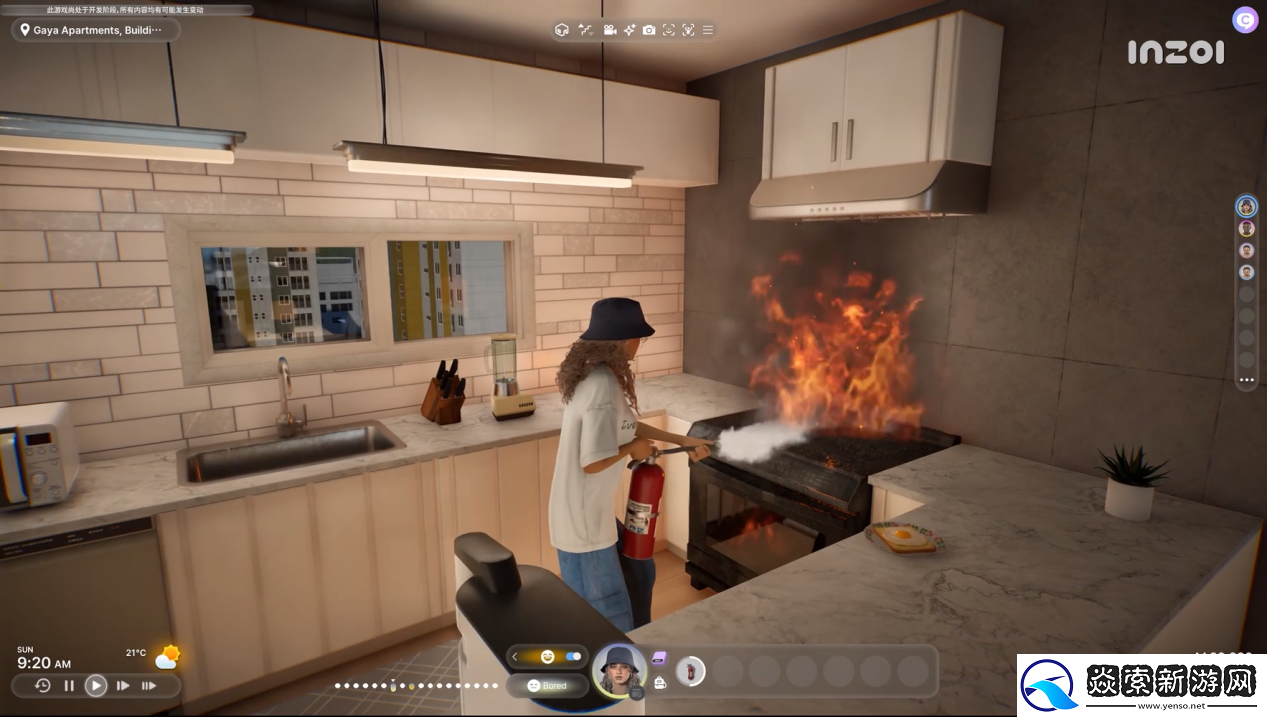
Task: Activate the video camera recording tool
Action: click(x=609, y=30)
